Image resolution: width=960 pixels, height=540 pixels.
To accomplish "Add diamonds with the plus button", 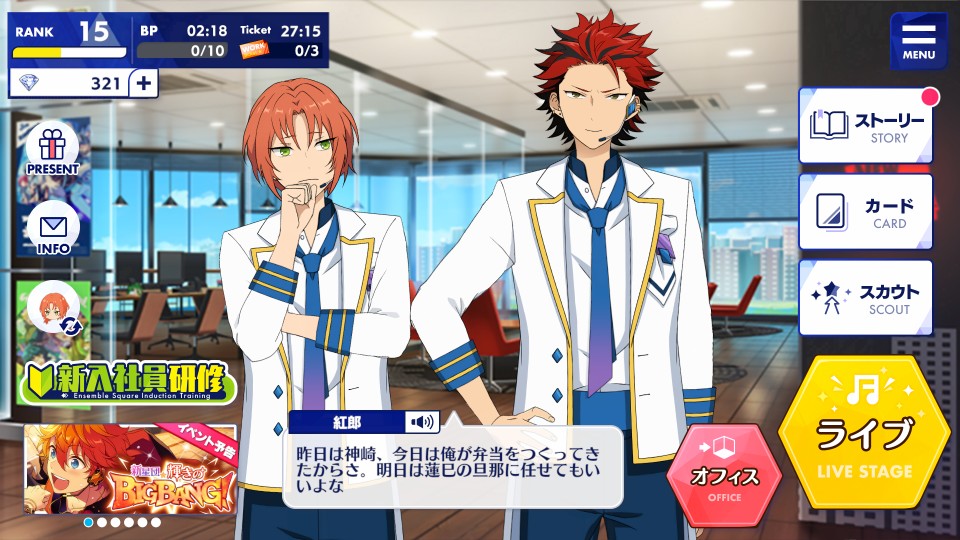I will coord(144,83).
